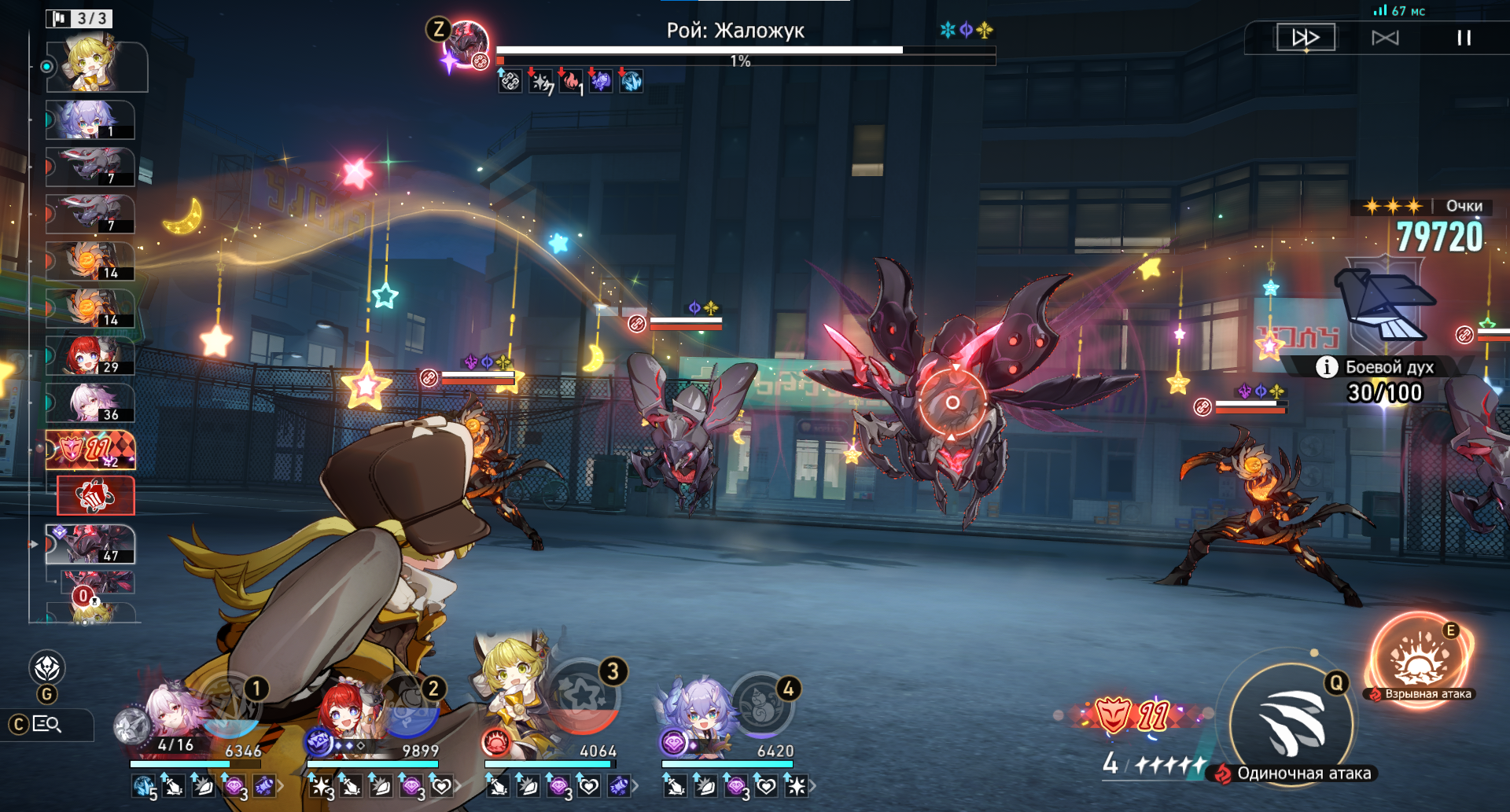Open the Боевой дух info panel
This screenshot has height=812, width=1510.
click(1327, 367)
